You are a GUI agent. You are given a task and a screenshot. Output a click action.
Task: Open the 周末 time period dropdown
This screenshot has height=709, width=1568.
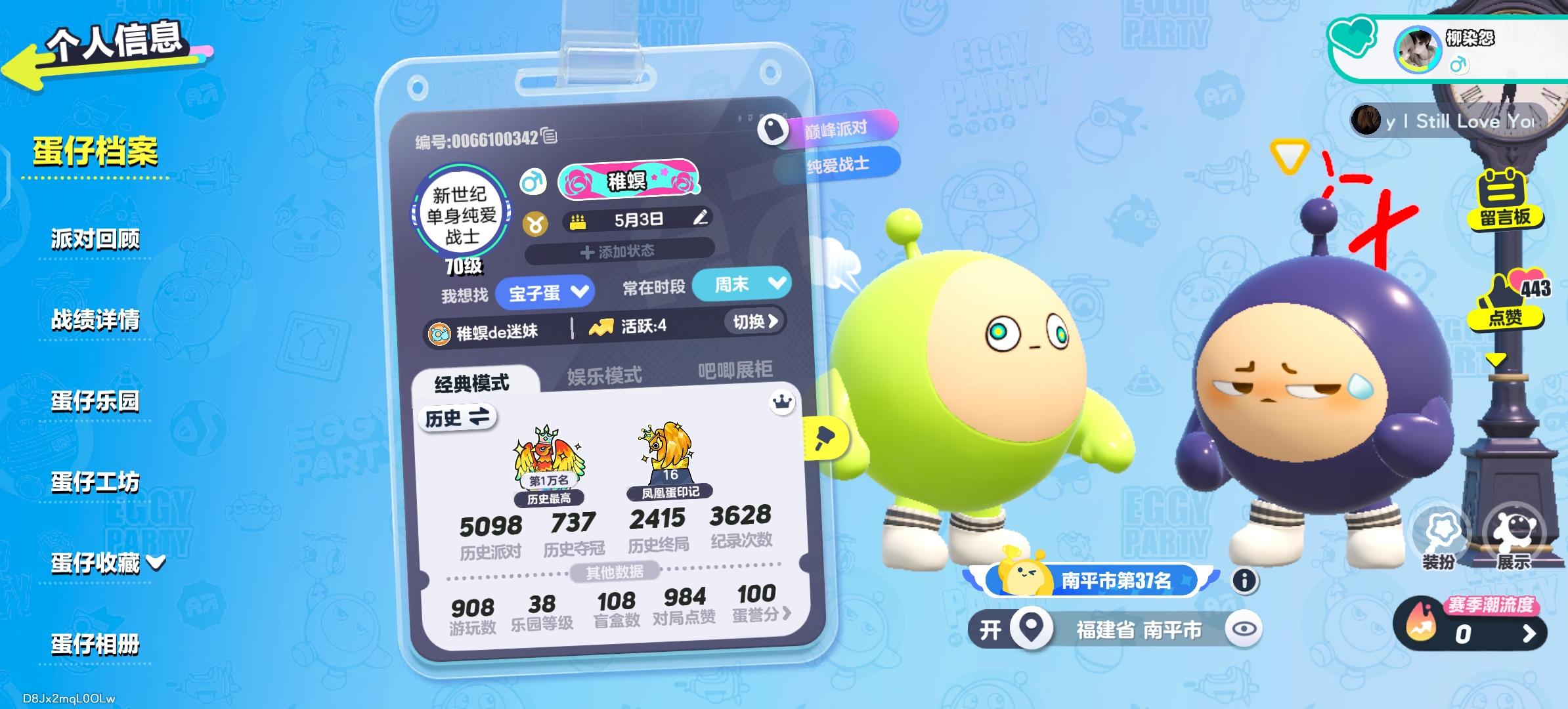[x=742, y=286]
